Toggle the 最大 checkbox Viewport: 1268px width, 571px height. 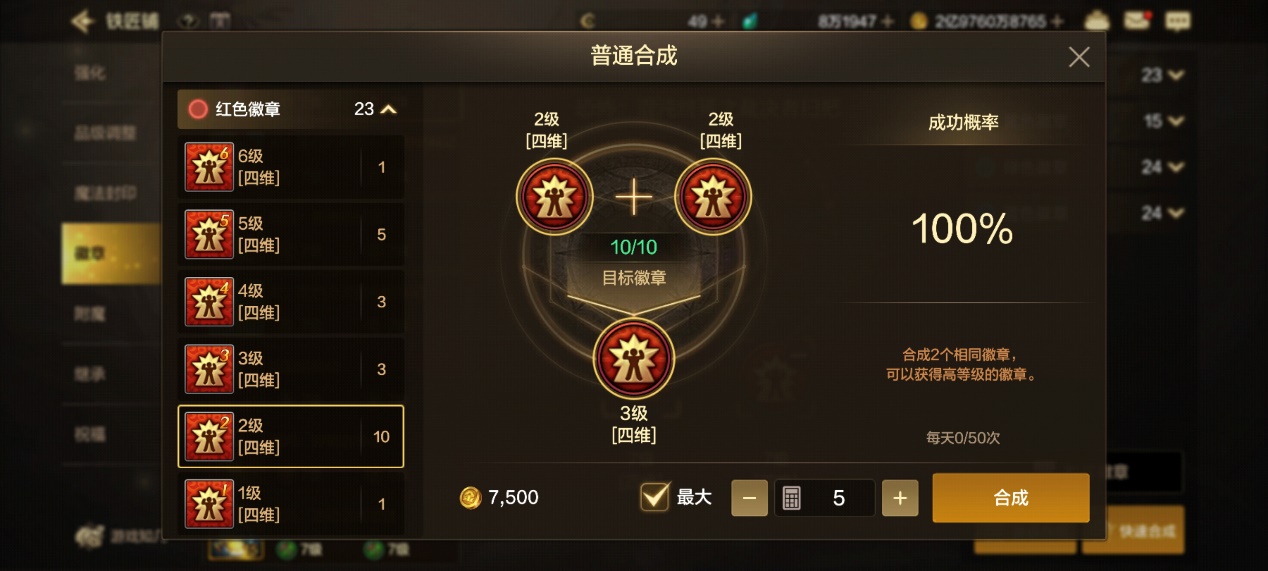tap(655, 497)
